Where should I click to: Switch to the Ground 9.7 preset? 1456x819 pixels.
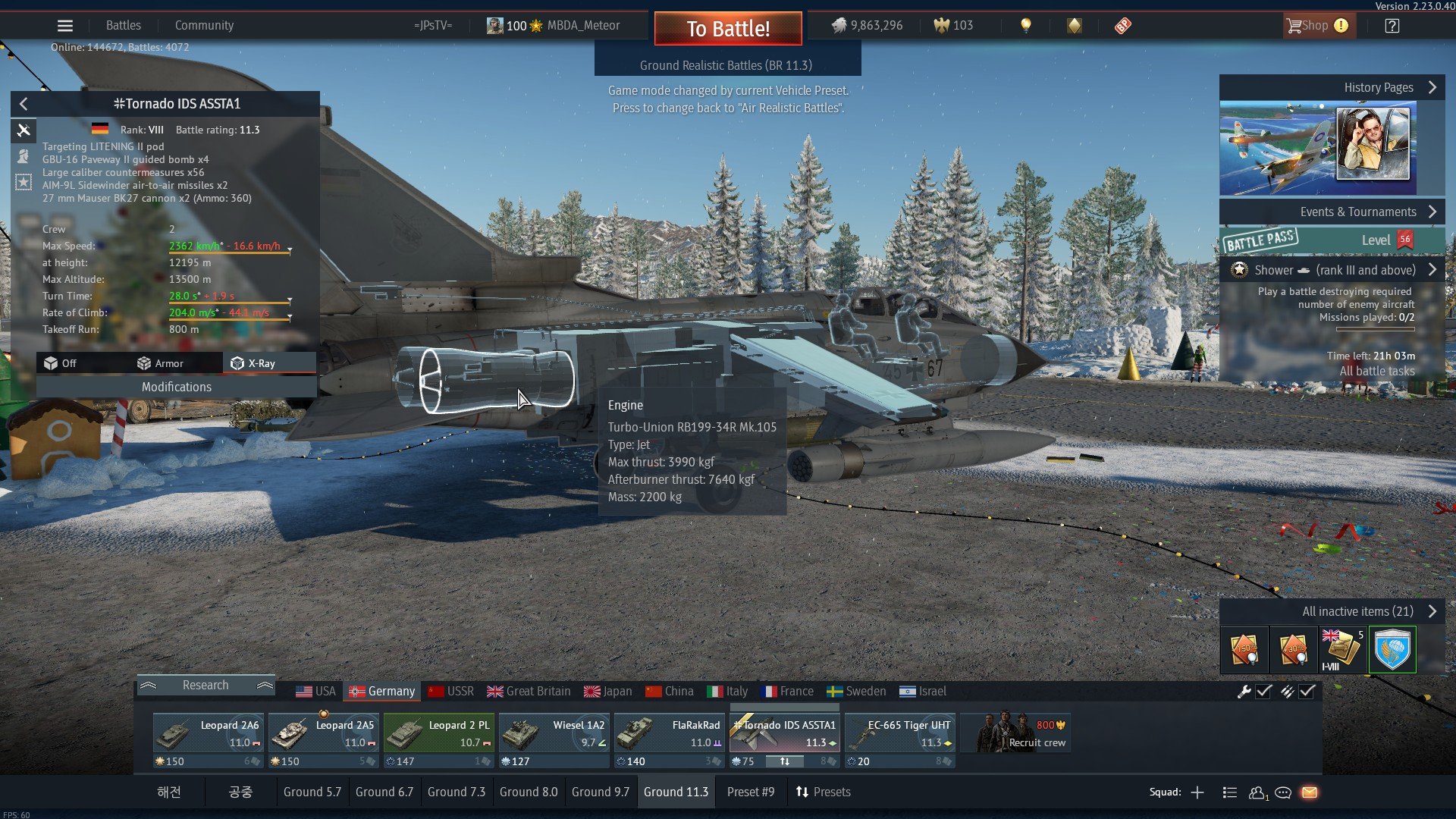pyautogui.click(x=600, y=792)
